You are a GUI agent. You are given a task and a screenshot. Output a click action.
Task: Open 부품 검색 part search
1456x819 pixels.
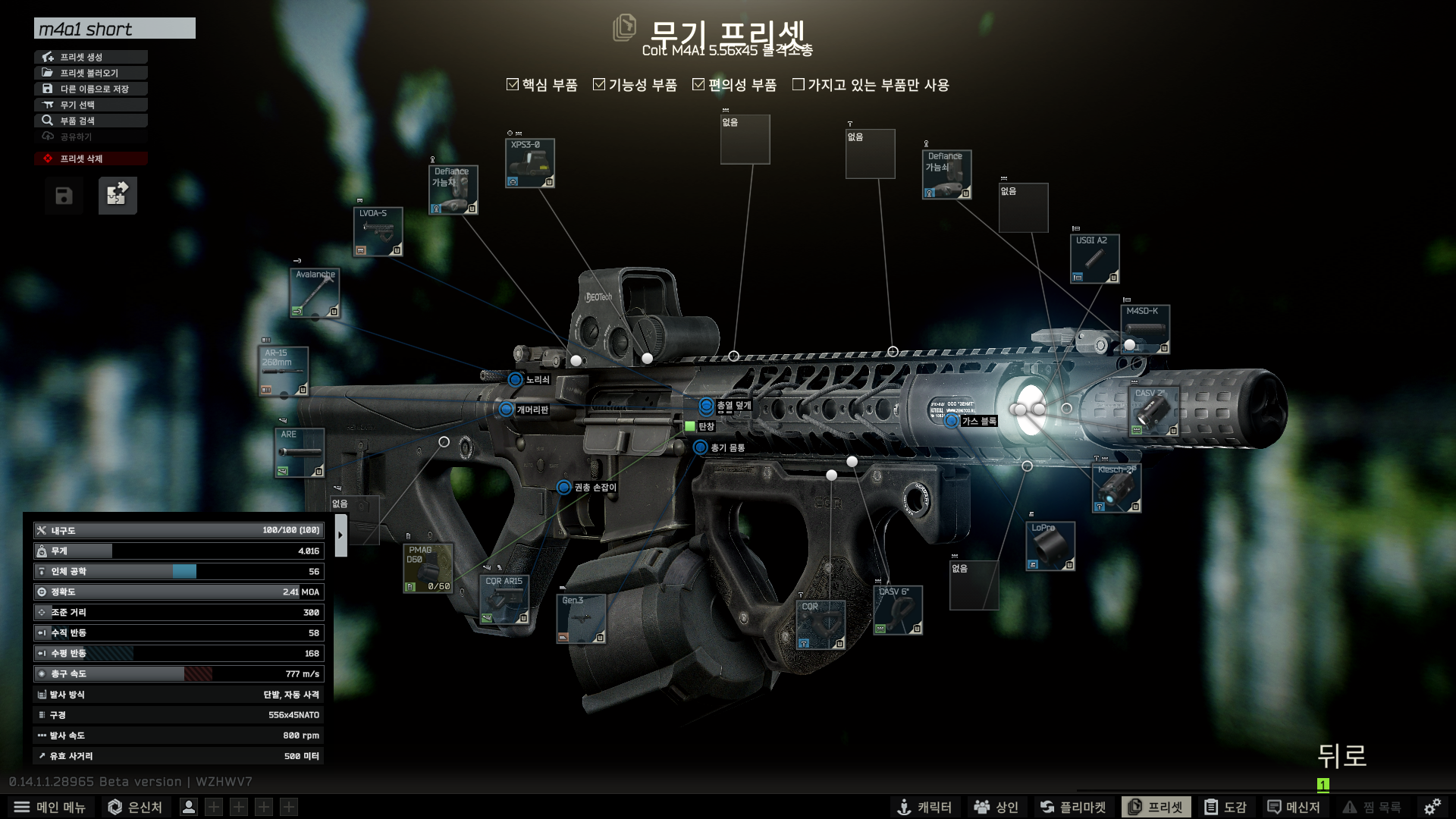coord(90,121)
